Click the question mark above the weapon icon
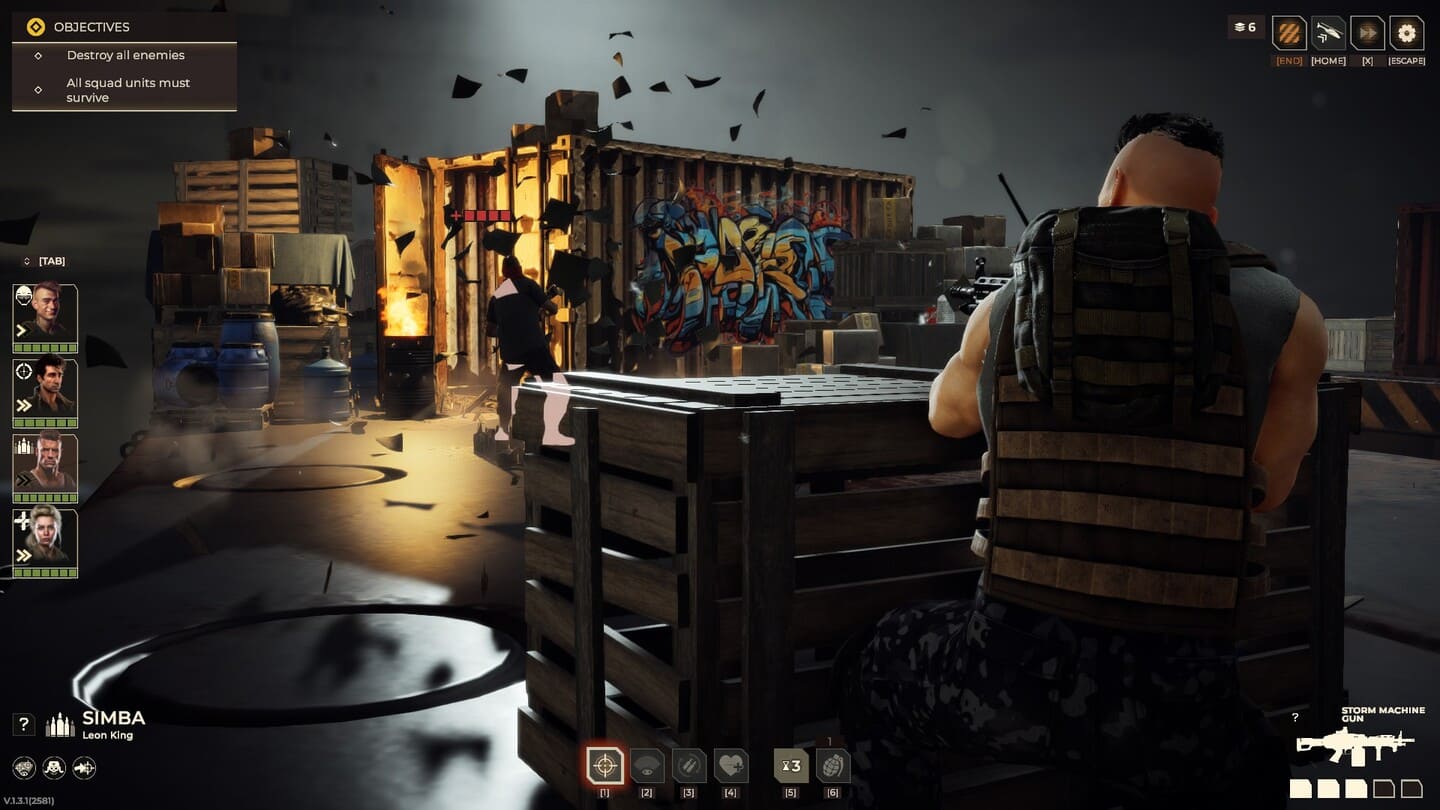 click(x=1295, y=717)
